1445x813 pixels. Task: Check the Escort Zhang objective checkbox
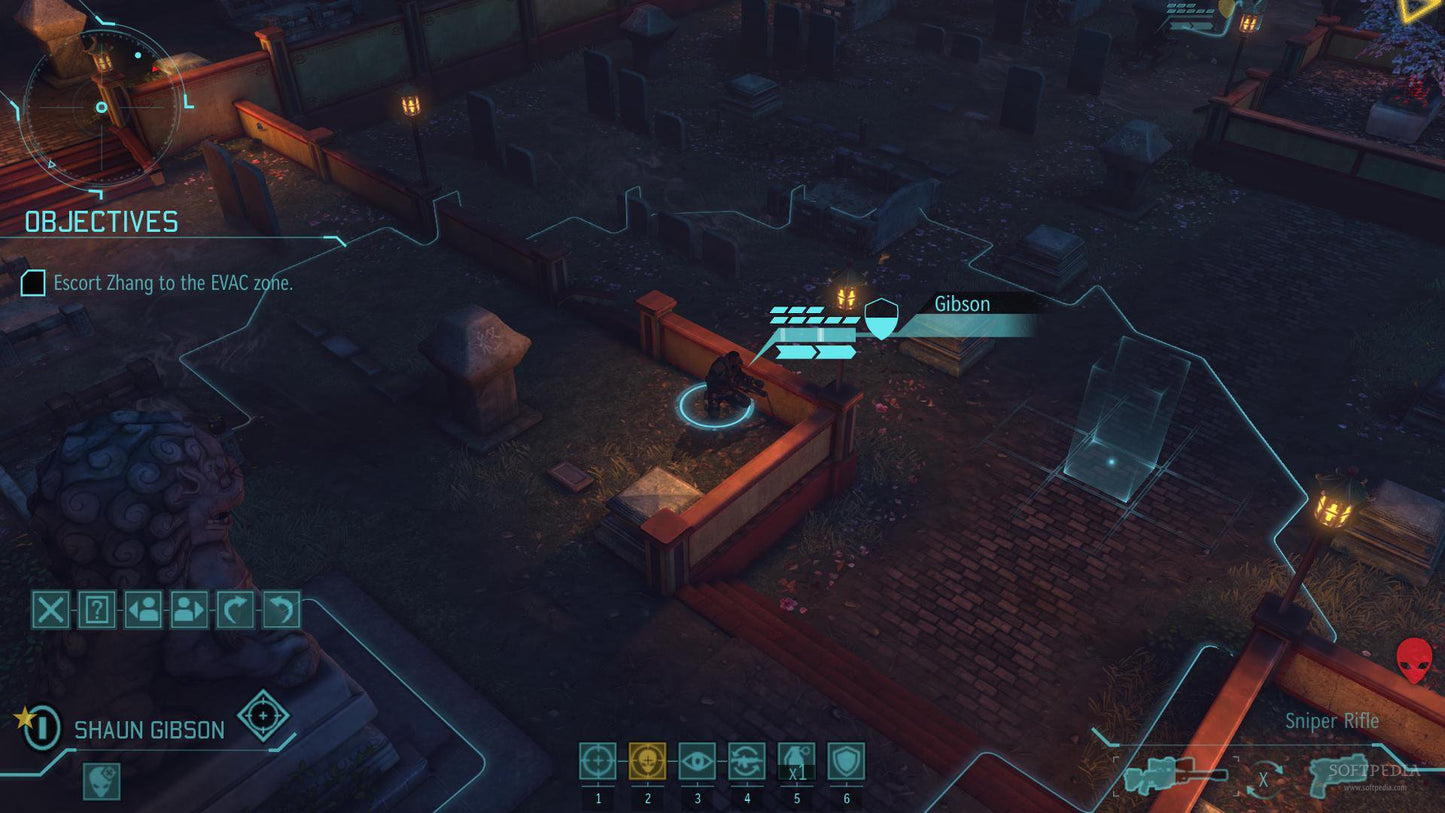[35, 283]
